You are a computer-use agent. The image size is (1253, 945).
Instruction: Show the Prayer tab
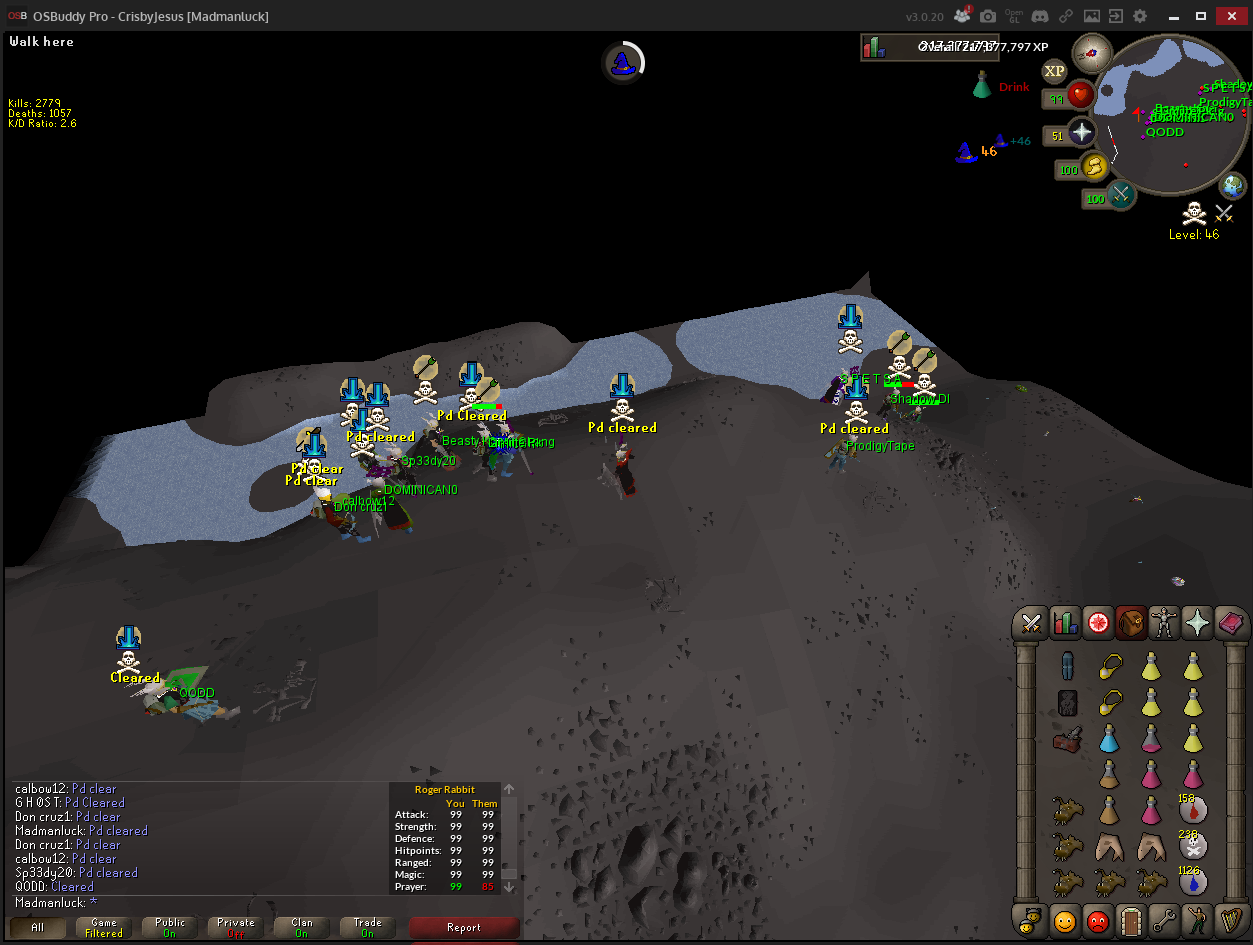tap(1197, 624)
